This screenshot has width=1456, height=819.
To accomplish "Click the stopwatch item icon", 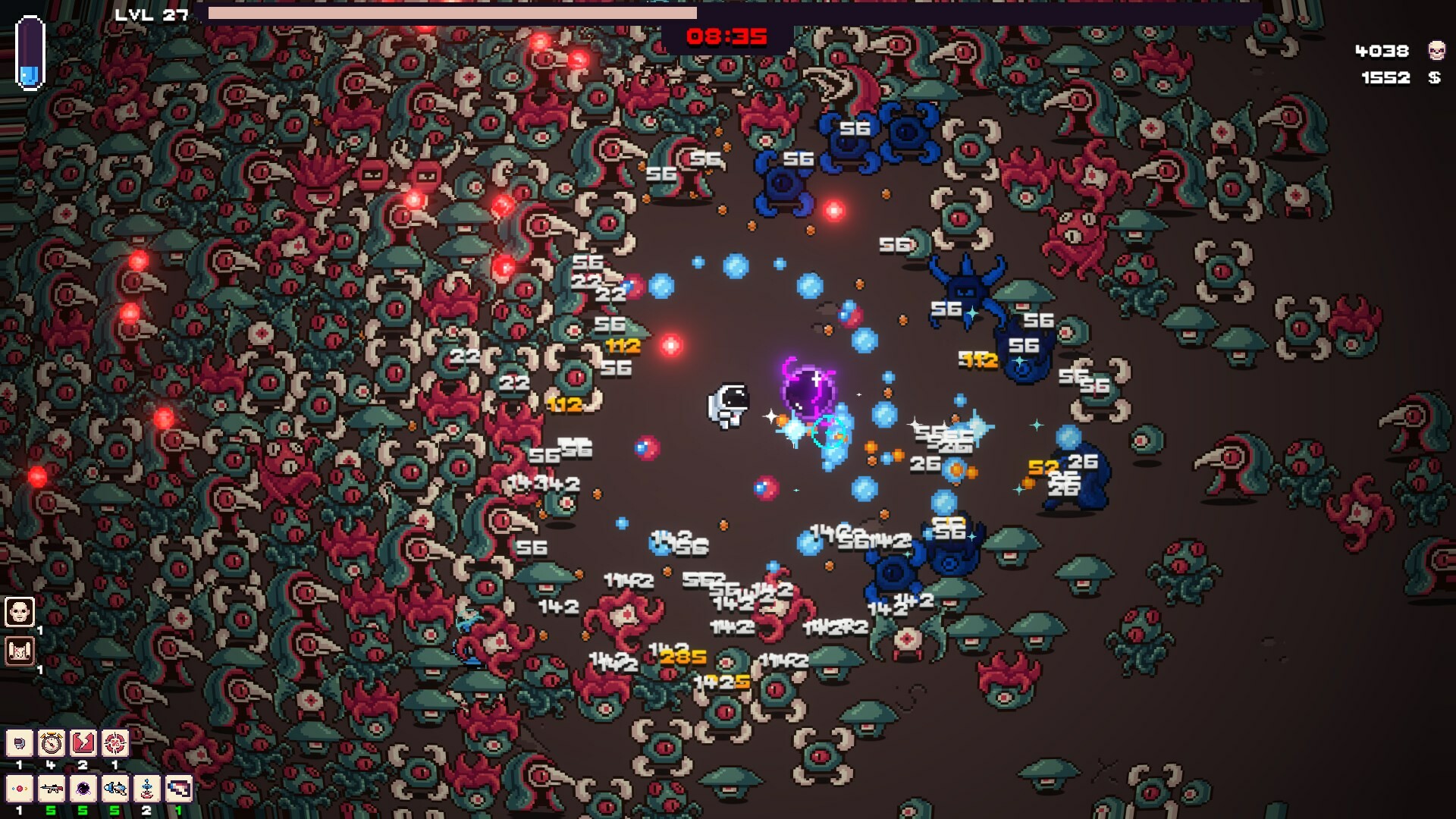I will click(x=51, y=742).
